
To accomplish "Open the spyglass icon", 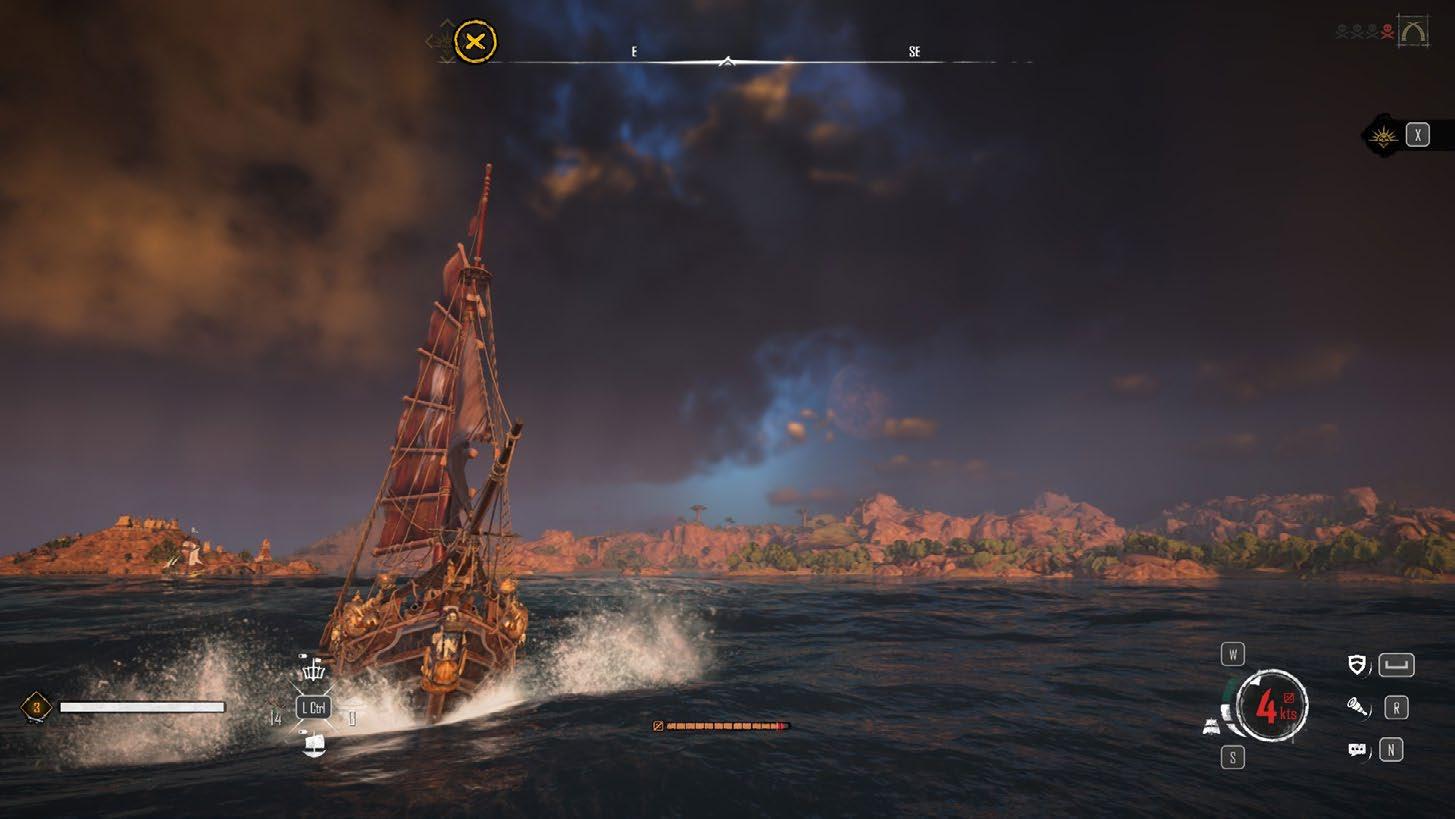I will [1357, 708].
